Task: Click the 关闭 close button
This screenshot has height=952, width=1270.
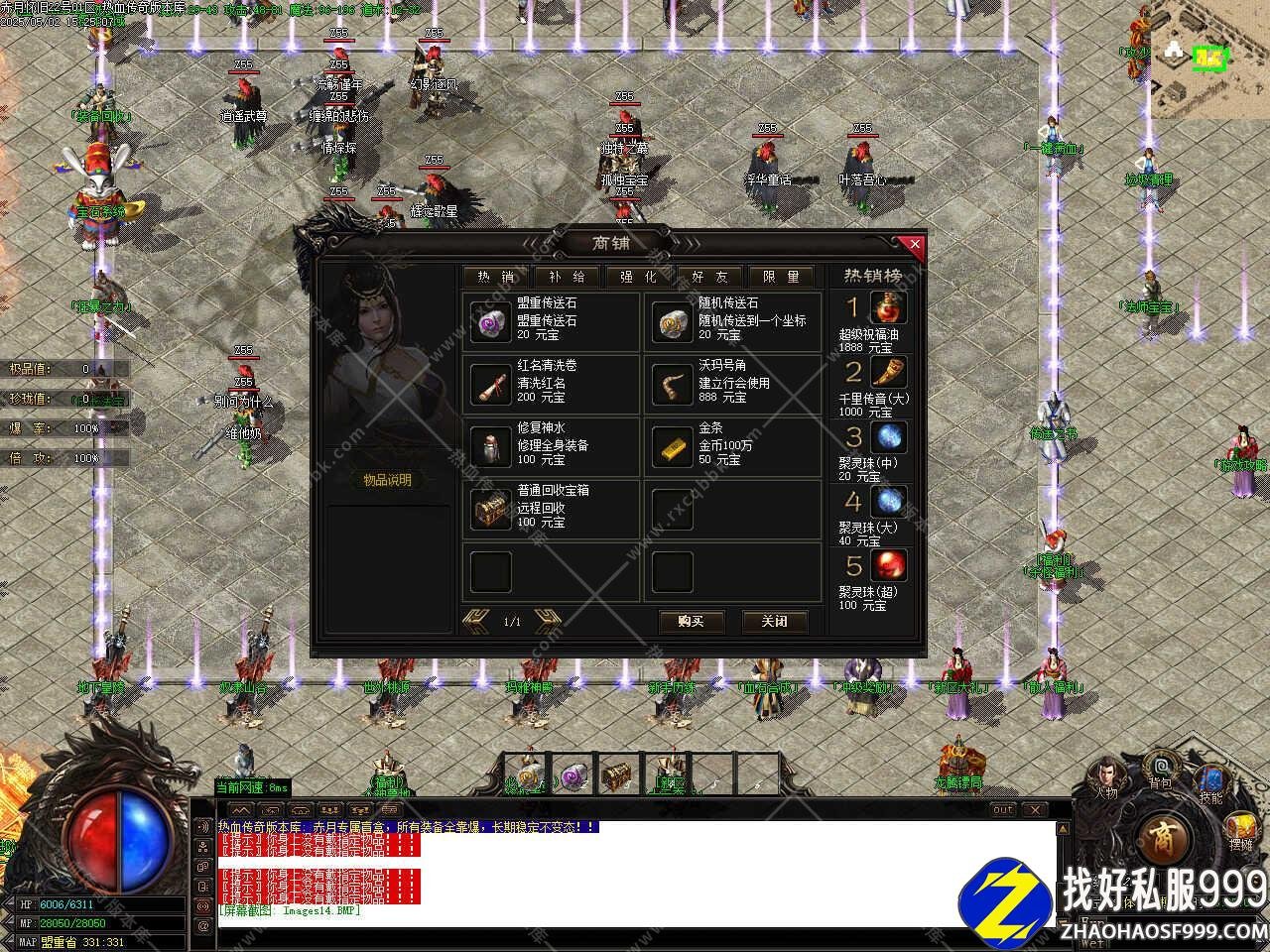Action: tap(775, 622)
